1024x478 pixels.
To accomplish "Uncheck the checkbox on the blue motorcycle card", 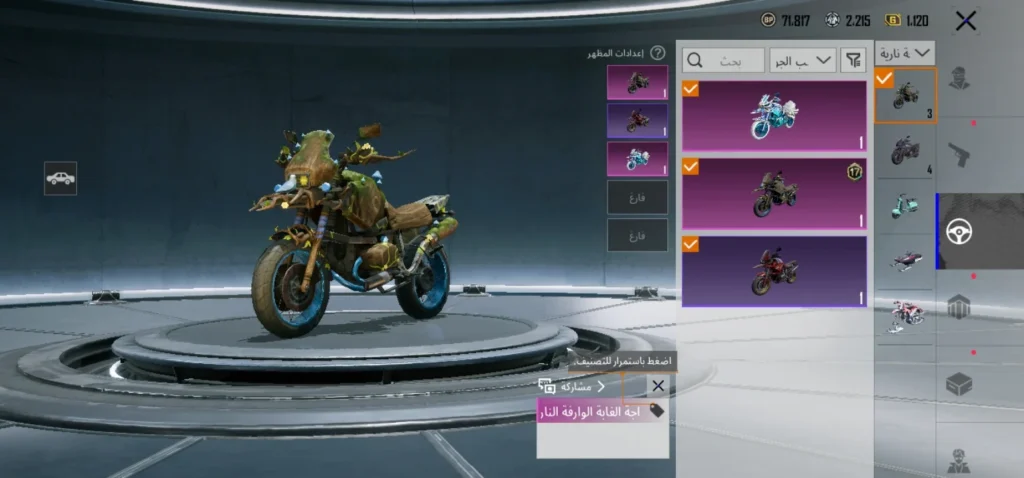I will click(691, 90).
